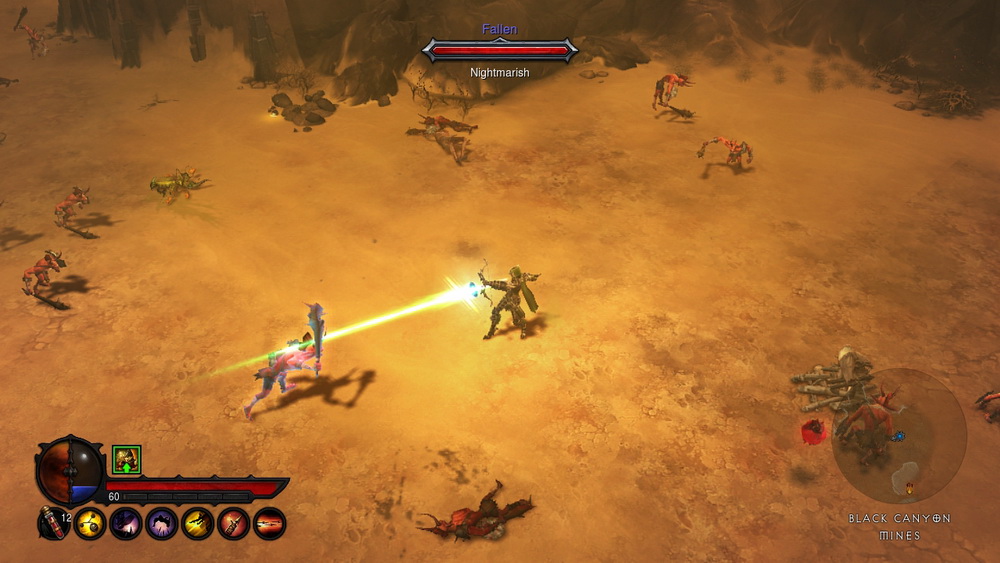Image resolution: width=1000 pixels, height=563 pixels.
Task: Activate the yellow leaping figure skill
Action: tap(198, 523)
